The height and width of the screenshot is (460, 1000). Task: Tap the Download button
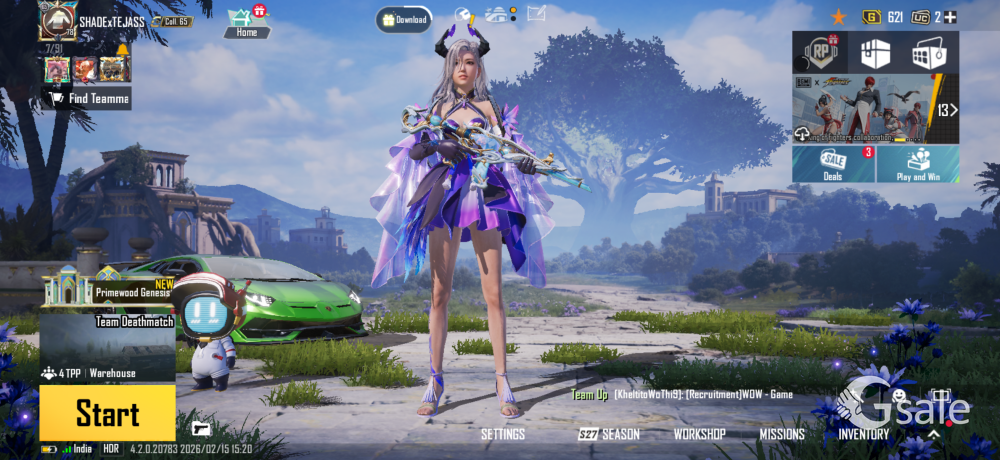(x=404, y=19)
